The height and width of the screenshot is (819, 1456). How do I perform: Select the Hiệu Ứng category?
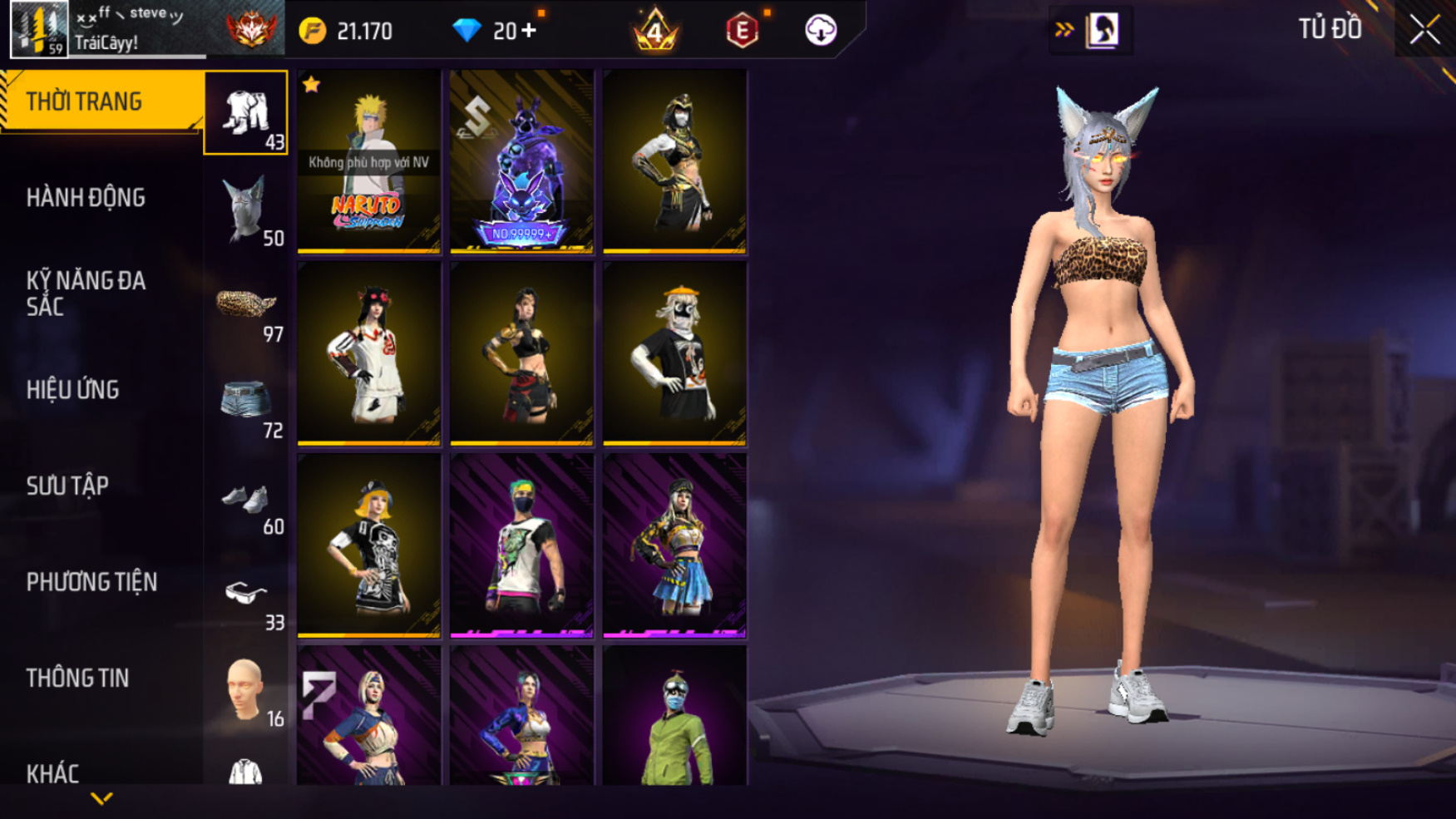pyautogui.click(x=72, y=390)
